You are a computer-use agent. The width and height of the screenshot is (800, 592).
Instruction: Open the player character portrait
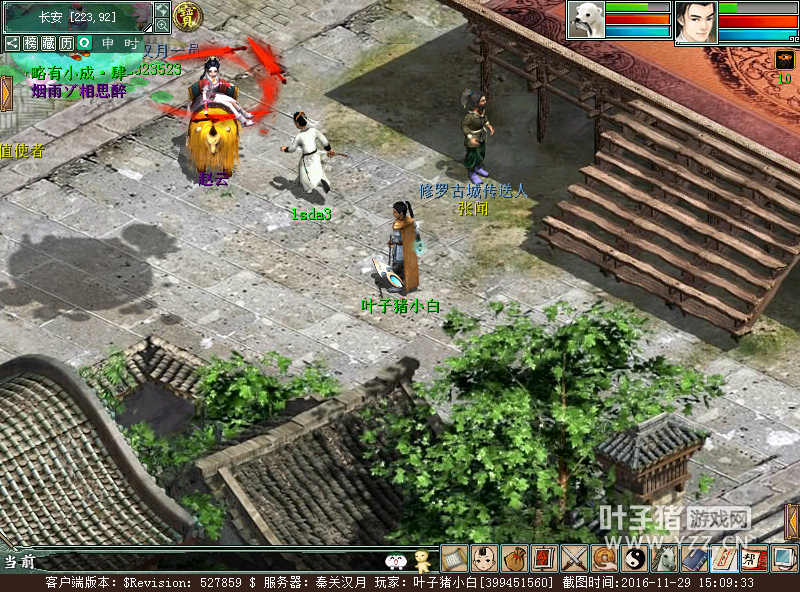(695, 22)
